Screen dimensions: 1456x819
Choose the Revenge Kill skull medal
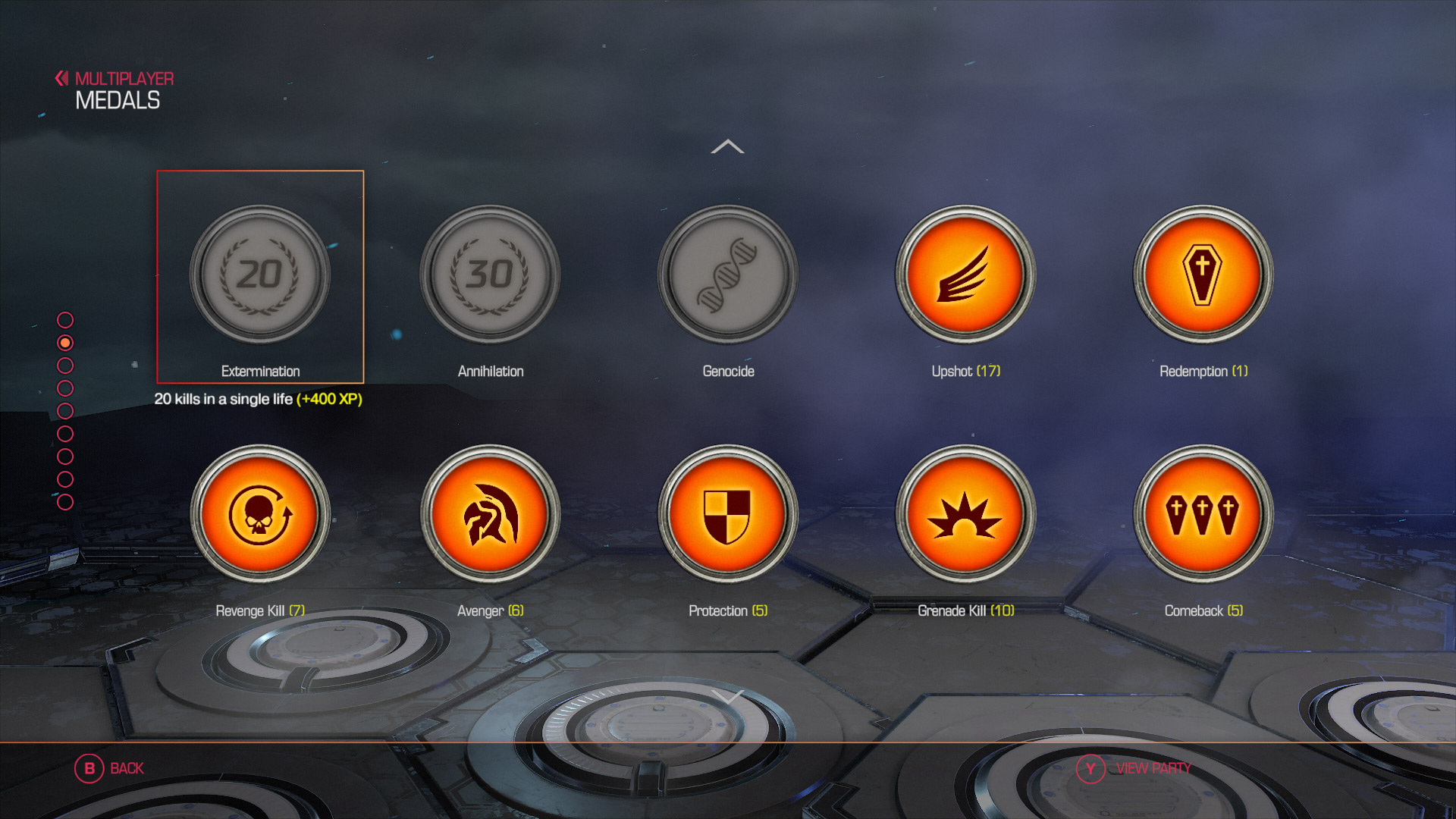260,514
